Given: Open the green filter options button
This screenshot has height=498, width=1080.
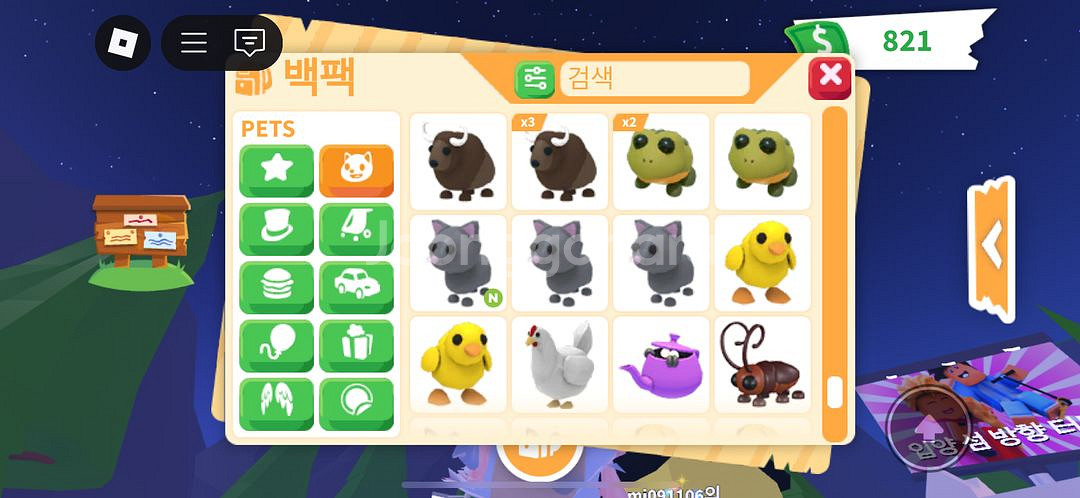Looking at the screenshot, I should (x=535, y=79).
